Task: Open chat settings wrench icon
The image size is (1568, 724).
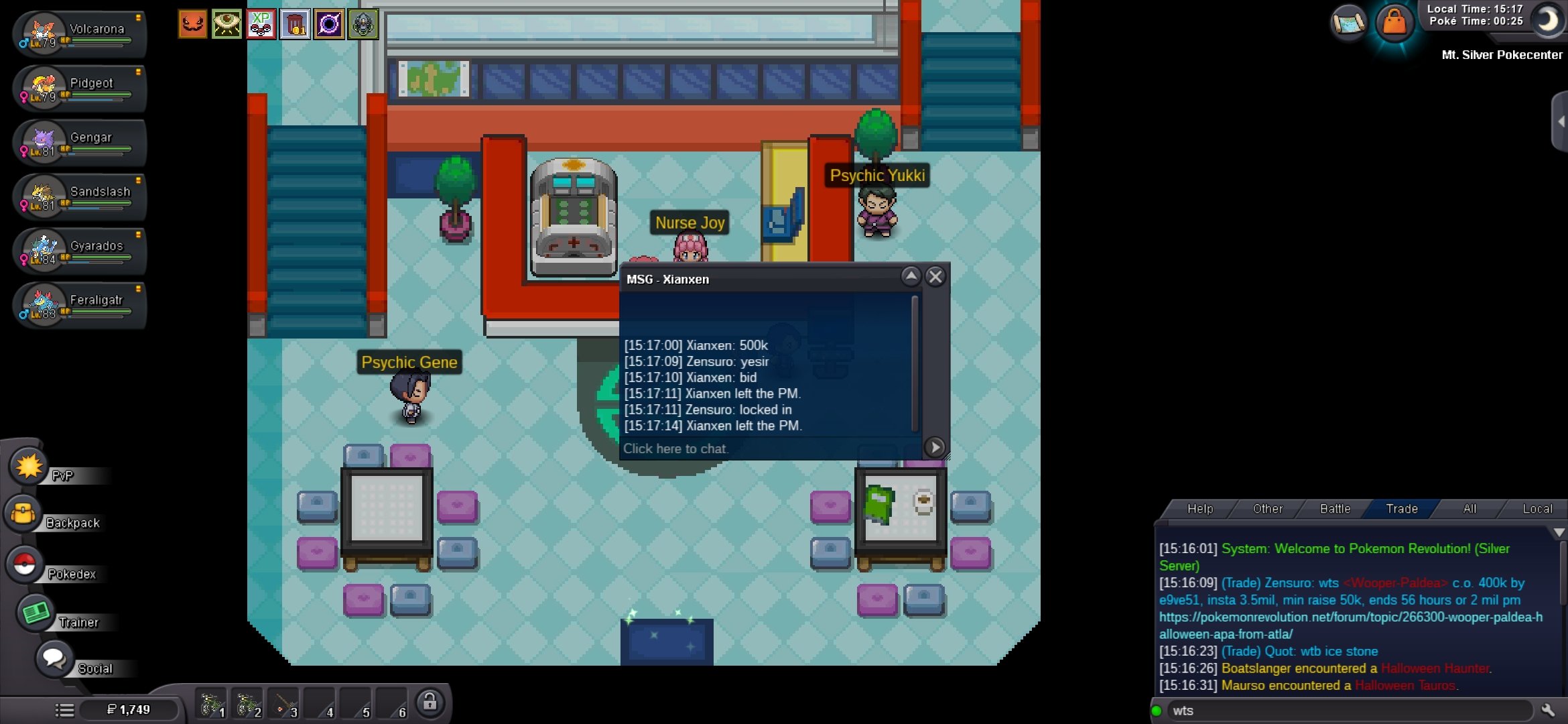Action: click(1549, 710)
